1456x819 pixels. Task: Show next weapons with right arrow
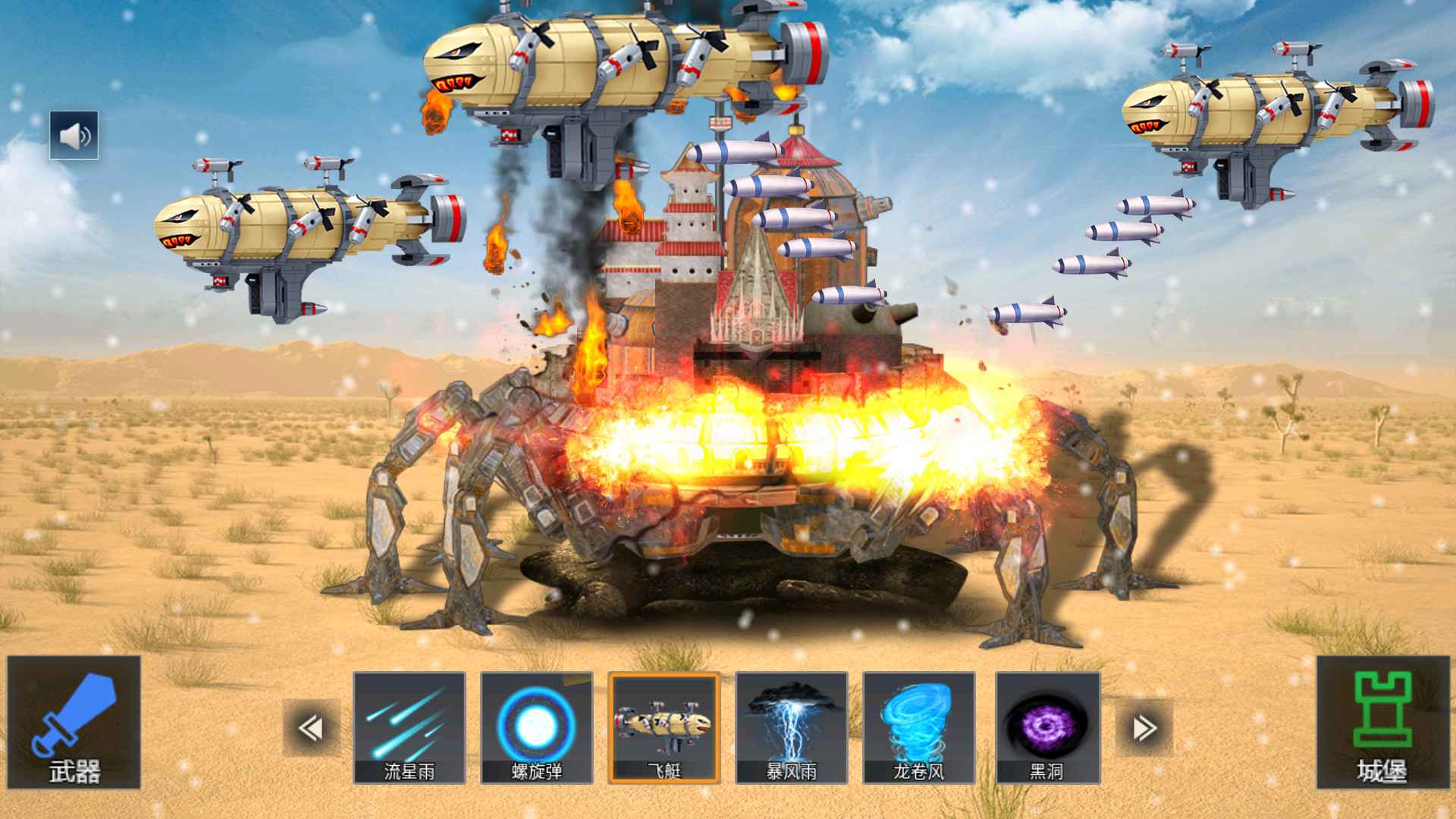click(1144, 728)
